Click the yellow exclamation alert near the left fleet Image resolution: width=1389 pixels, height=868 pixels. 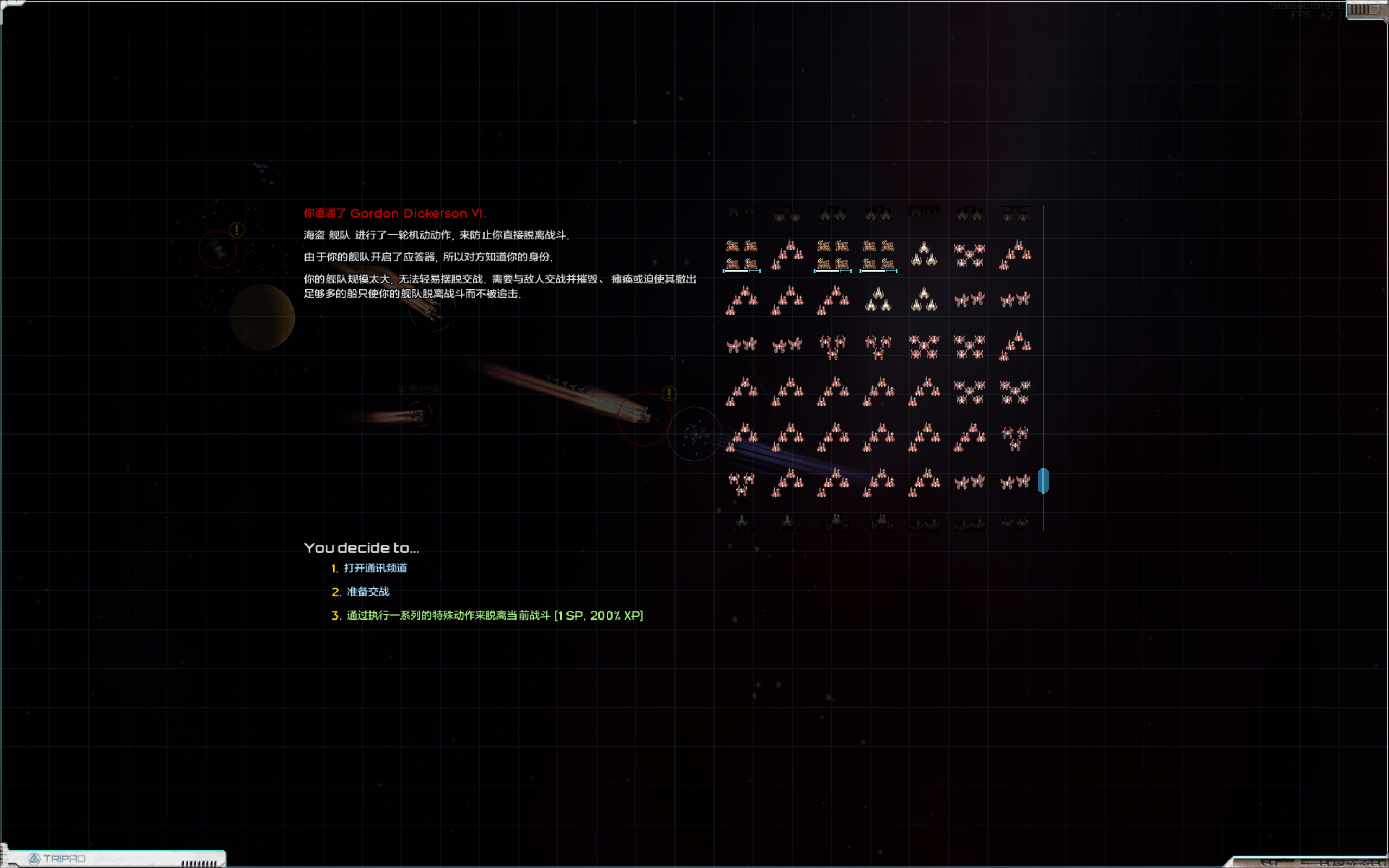coord(237,229)
